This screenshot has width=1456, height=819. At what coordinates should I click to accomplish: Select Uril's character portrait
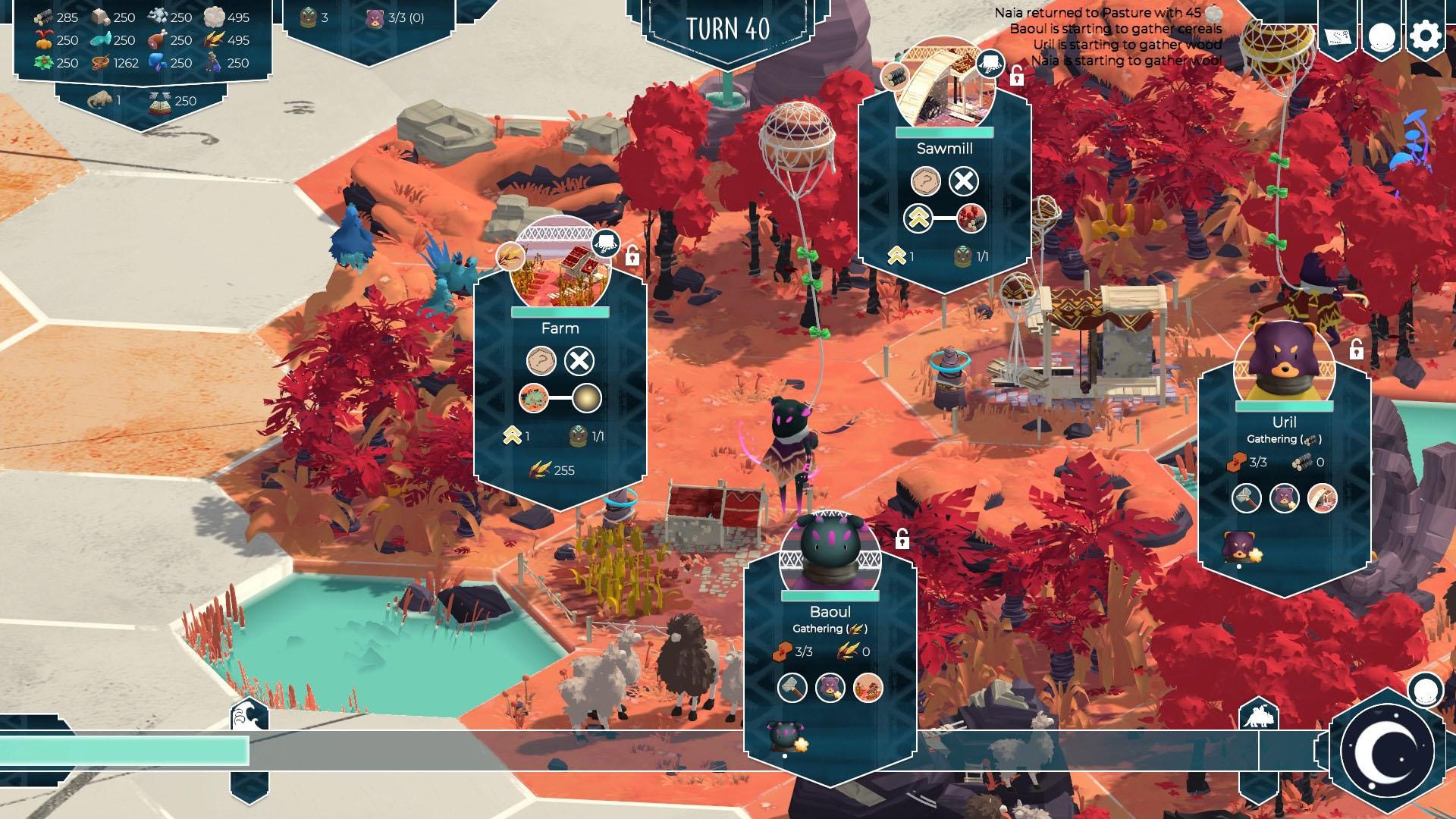tap(1284, 364)
